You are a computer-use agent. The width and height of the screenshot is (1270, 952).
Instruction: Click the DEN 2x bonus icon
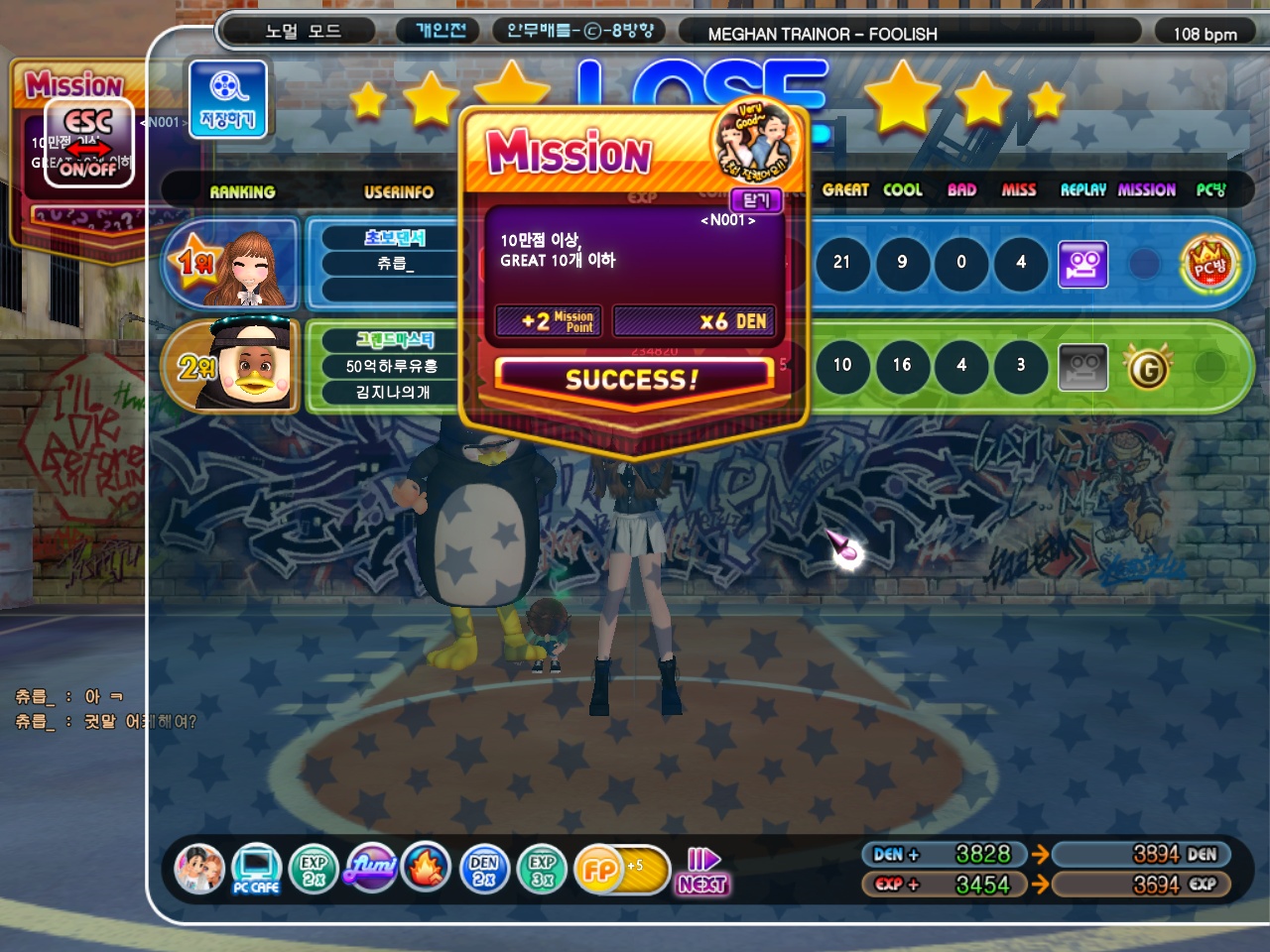[484, 869]
